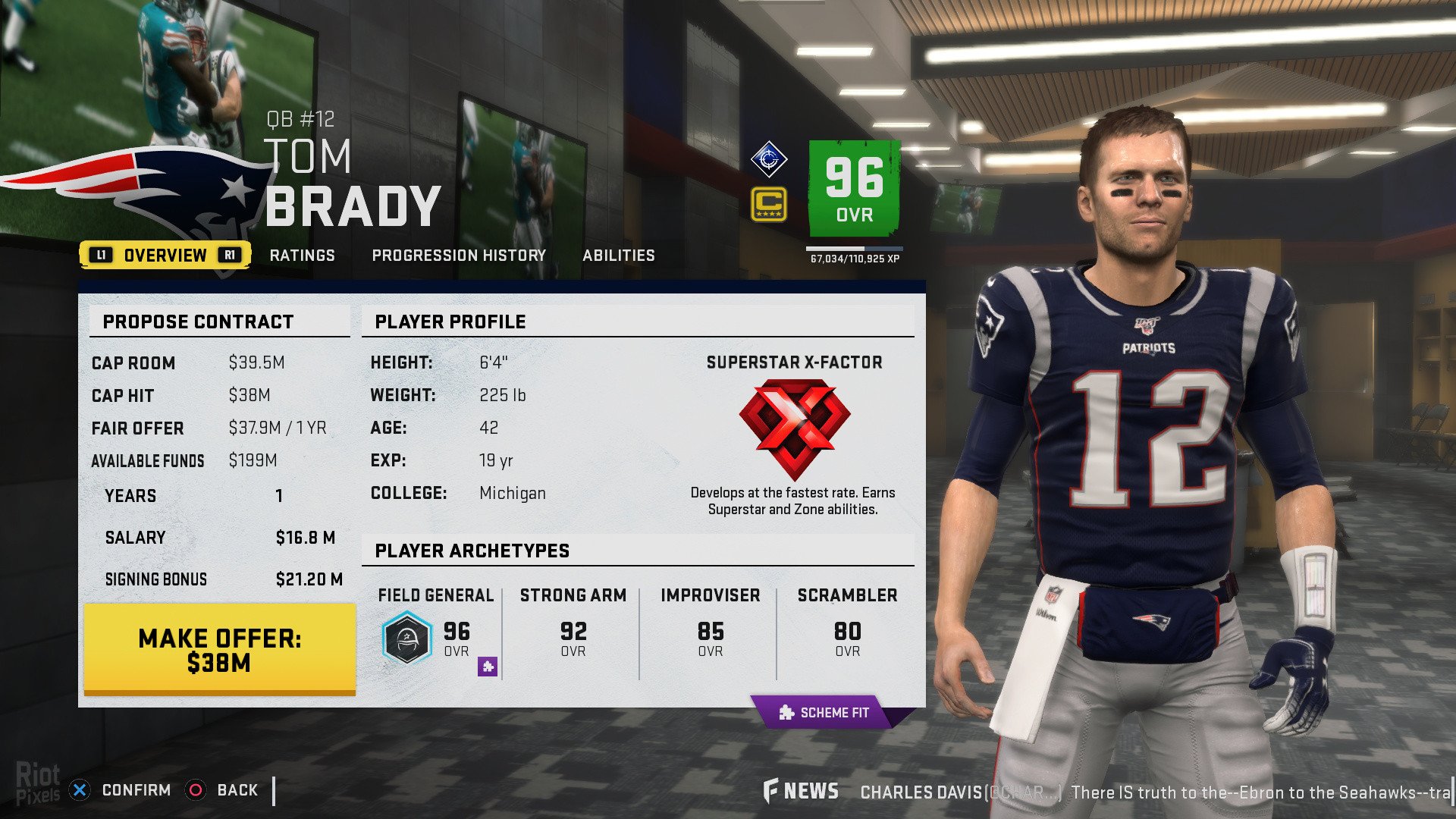The width and height of the screenshot is (1456, 819).
Task: Open the News ticker
Action: click(x=802, y=792)
